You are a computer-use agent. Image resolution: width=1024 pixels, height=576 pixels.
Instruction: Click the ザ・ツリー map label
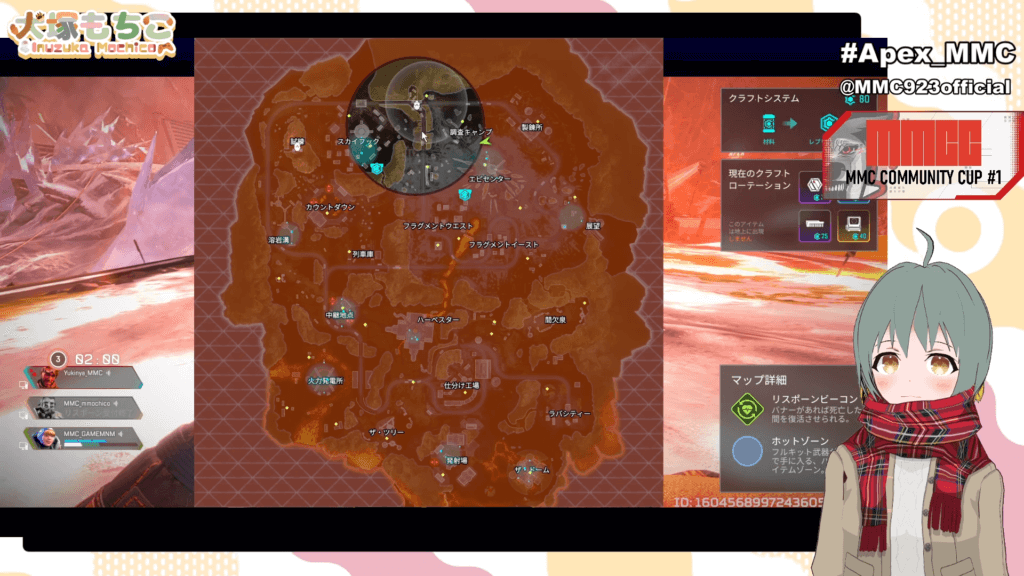point(385,431)
